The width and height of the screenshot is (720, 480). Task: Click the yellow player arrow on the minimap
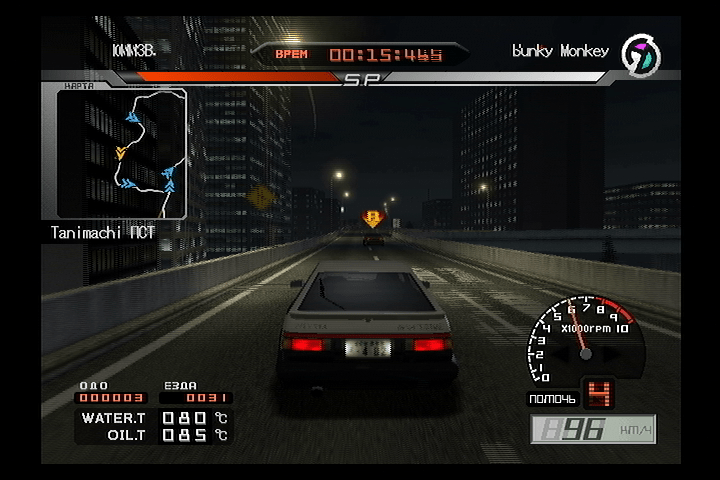(x=120, y=153)
